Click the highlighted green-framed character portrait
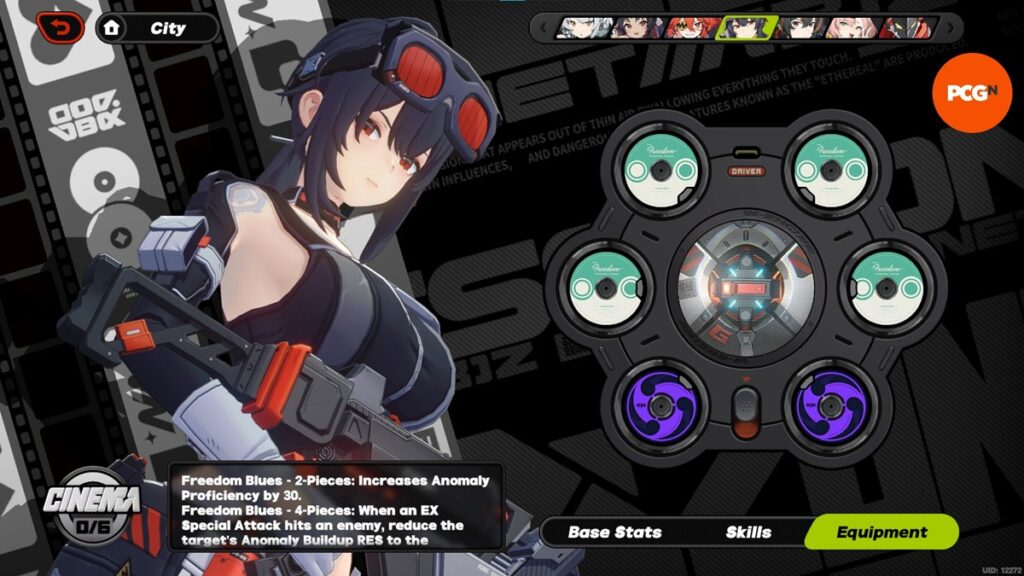 (x=741, y=28)
